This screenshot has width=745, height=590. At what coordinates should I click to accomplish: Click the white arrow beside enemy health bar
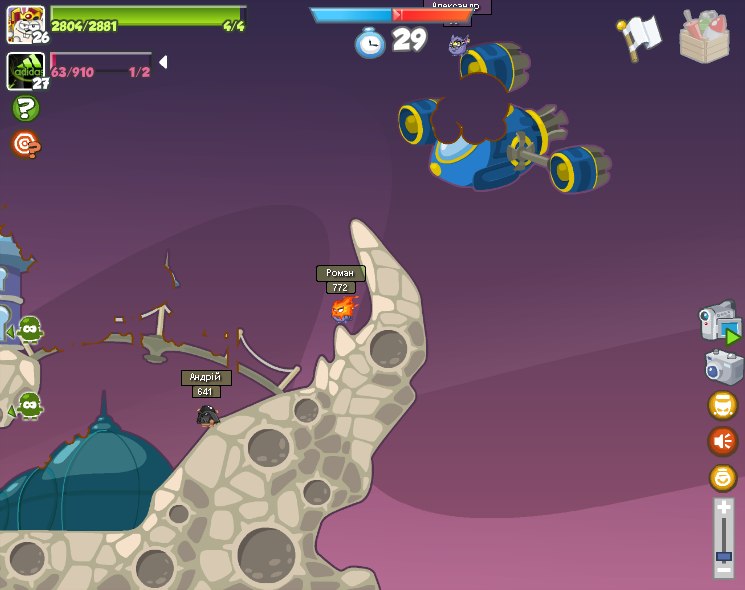[162, 62]
